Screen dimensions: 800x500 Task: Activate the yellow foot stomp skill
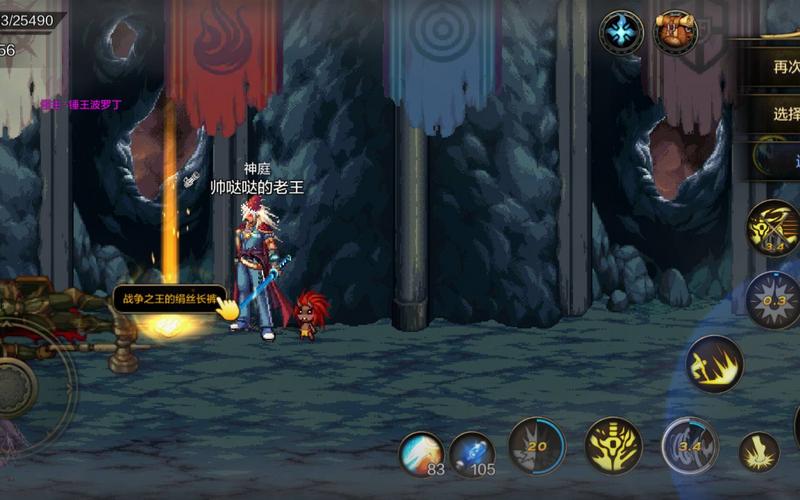click(x=759, y=452)
